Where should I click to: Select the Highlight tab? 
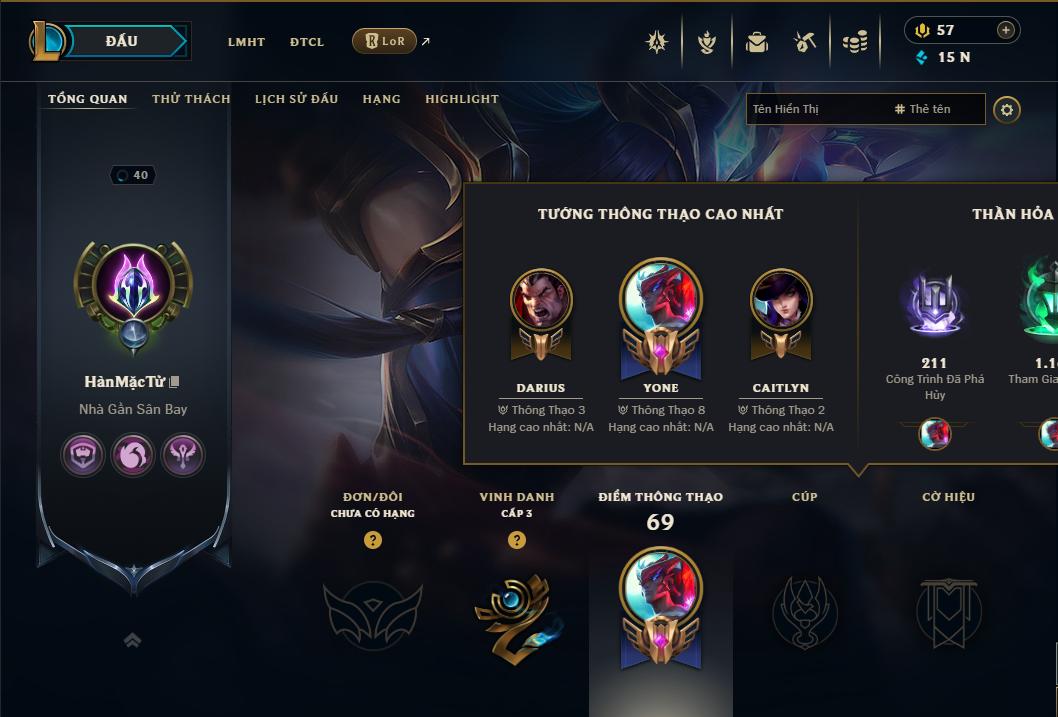[x=461, y=99]
